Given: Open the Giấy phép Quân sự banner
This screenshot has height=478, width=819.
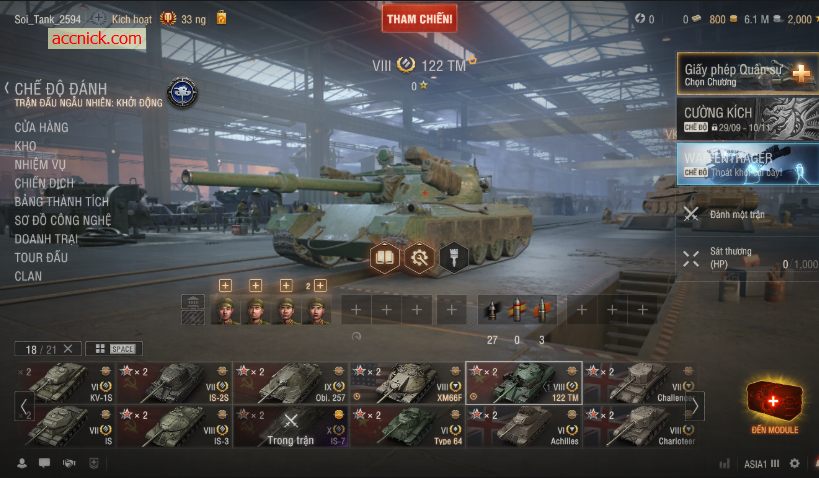Looking at the screenshot, I should click(x=747, y=74).
